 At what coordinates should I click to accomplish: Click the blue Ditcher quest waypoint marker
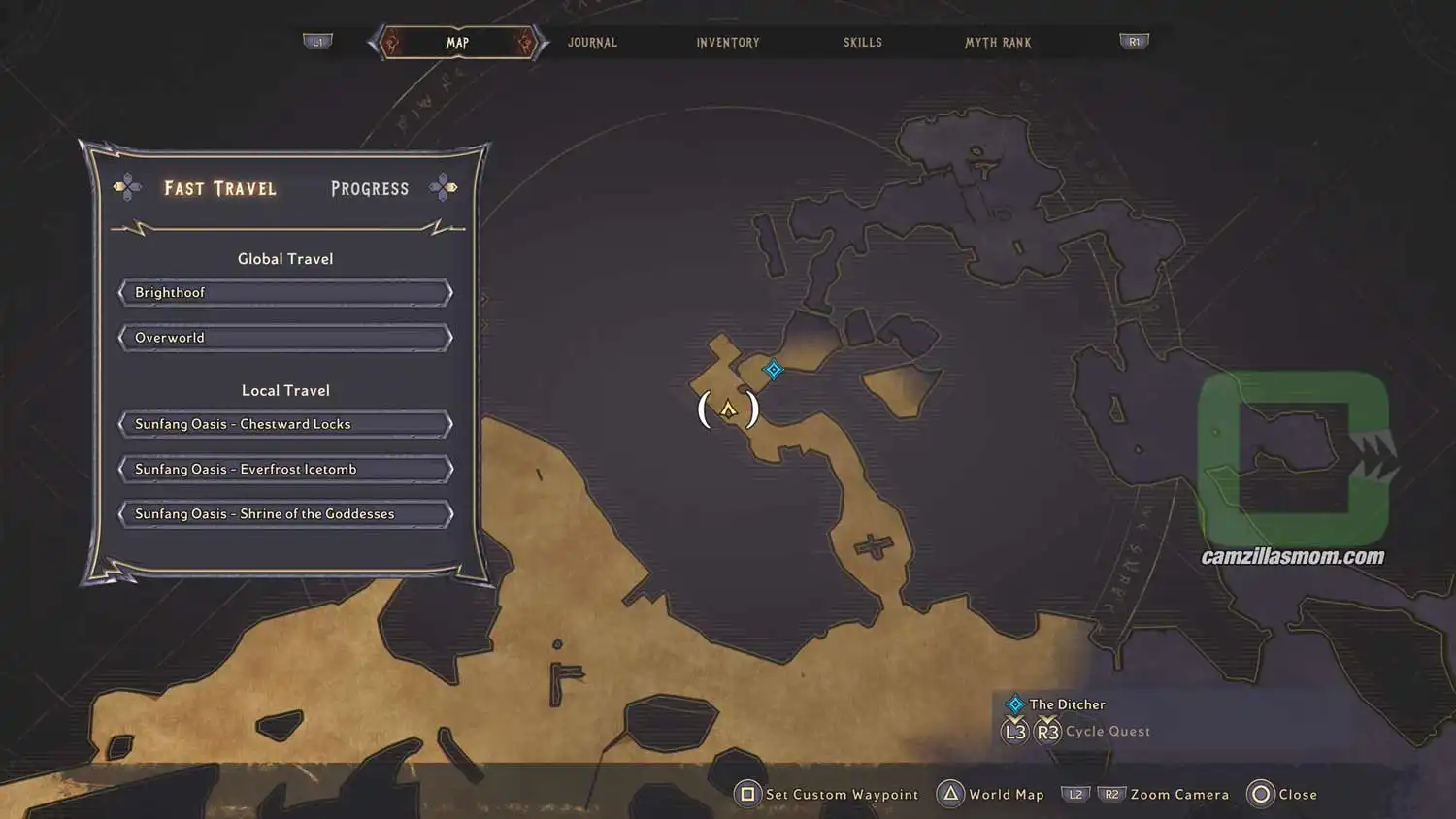click(773, 370)
